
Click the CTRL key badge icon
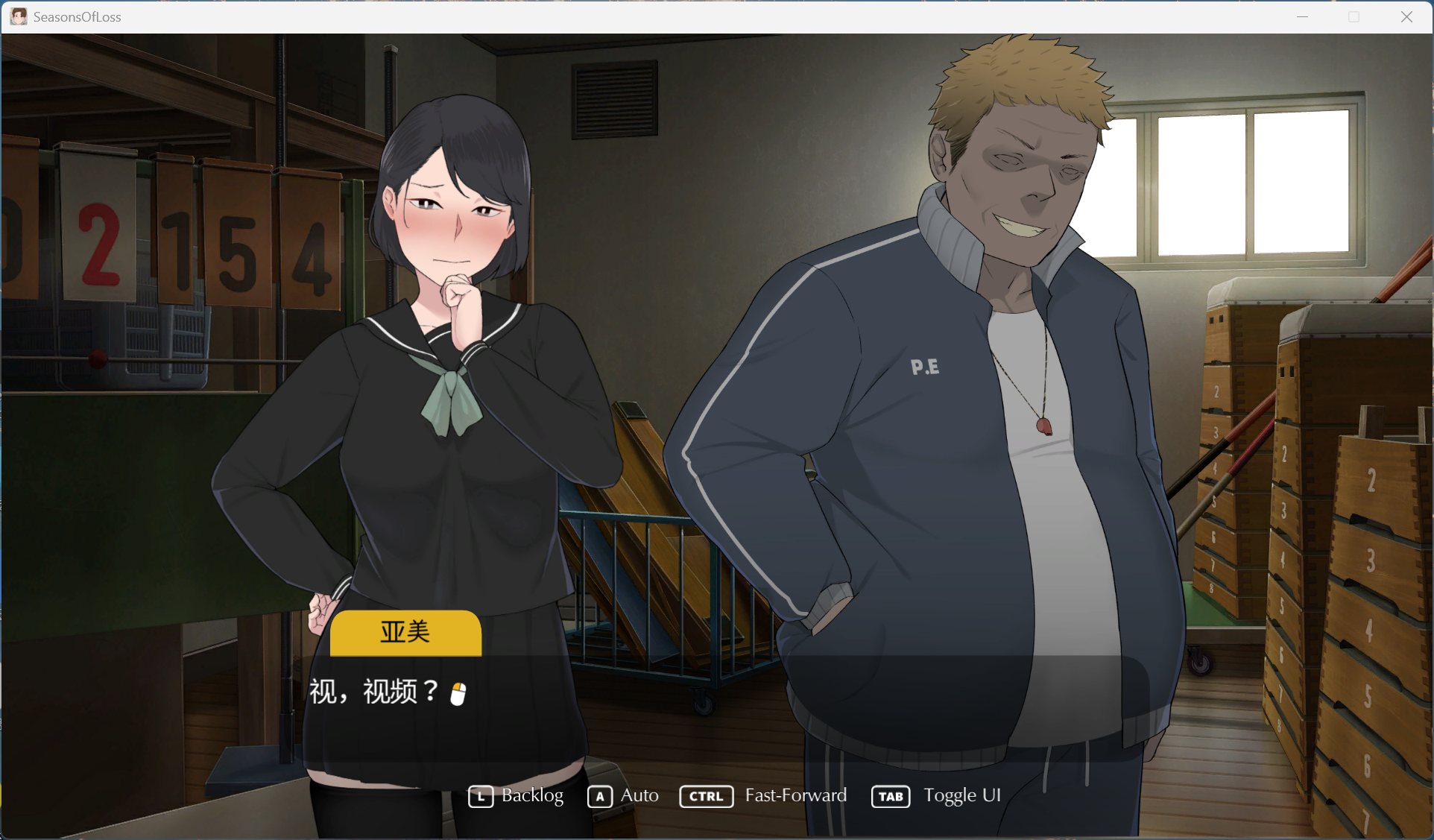[x=705, y=796]
